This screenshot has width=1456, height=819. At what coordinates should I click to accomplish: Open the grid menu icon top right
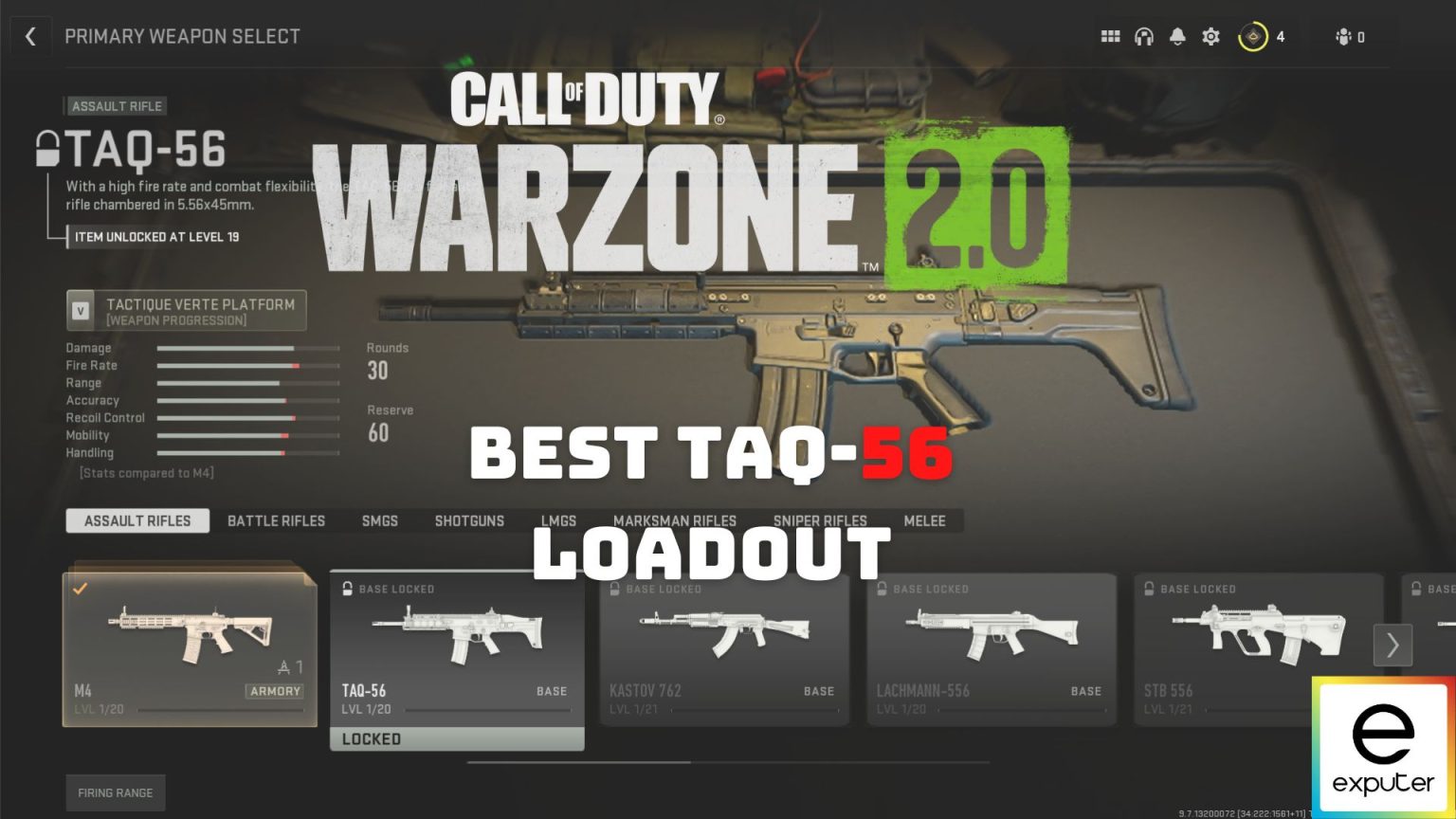click(1110, 36)
